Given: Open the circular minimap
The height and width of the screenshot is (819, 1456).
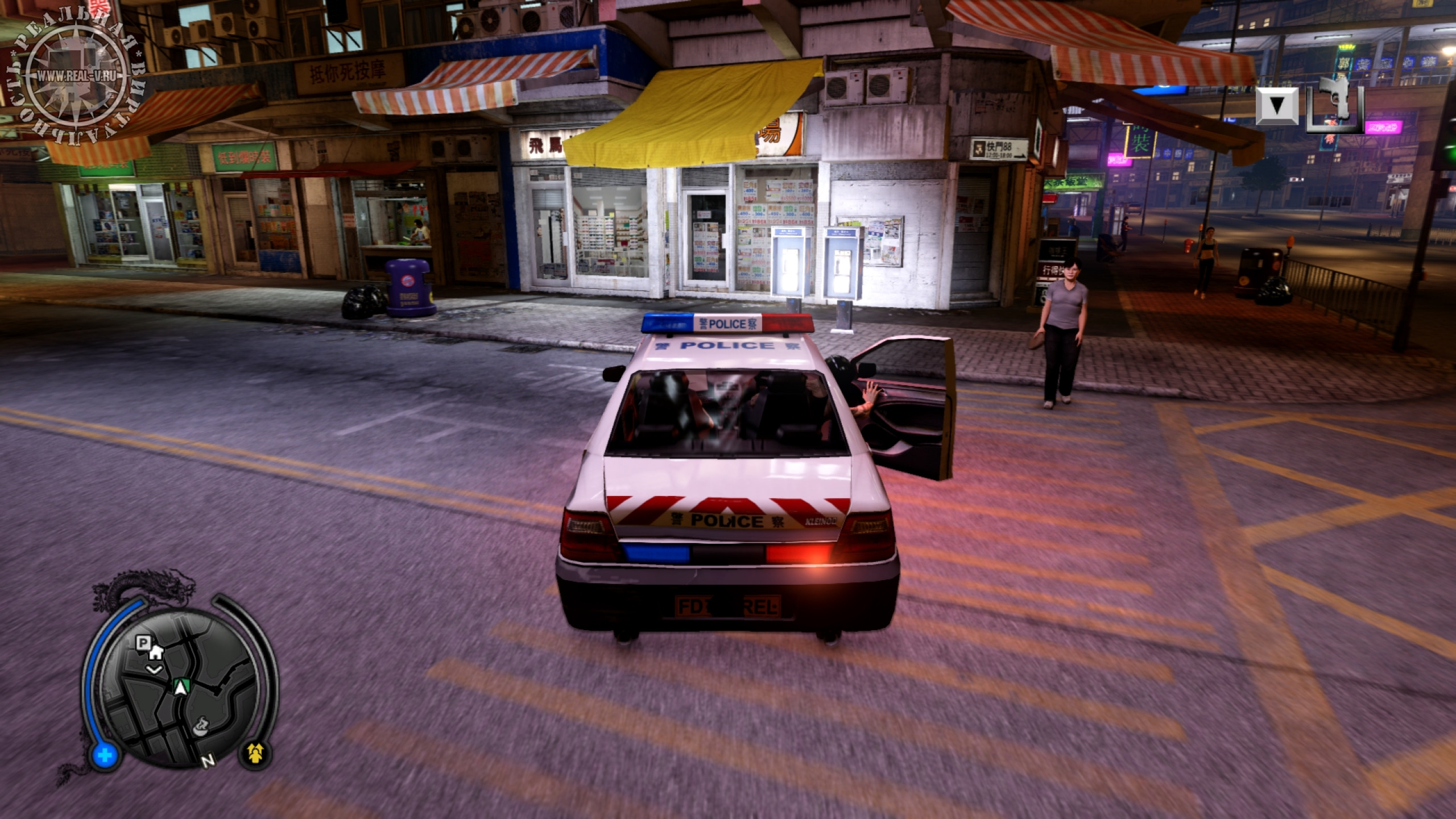Looking at the screenshot, I should [180, 689].
